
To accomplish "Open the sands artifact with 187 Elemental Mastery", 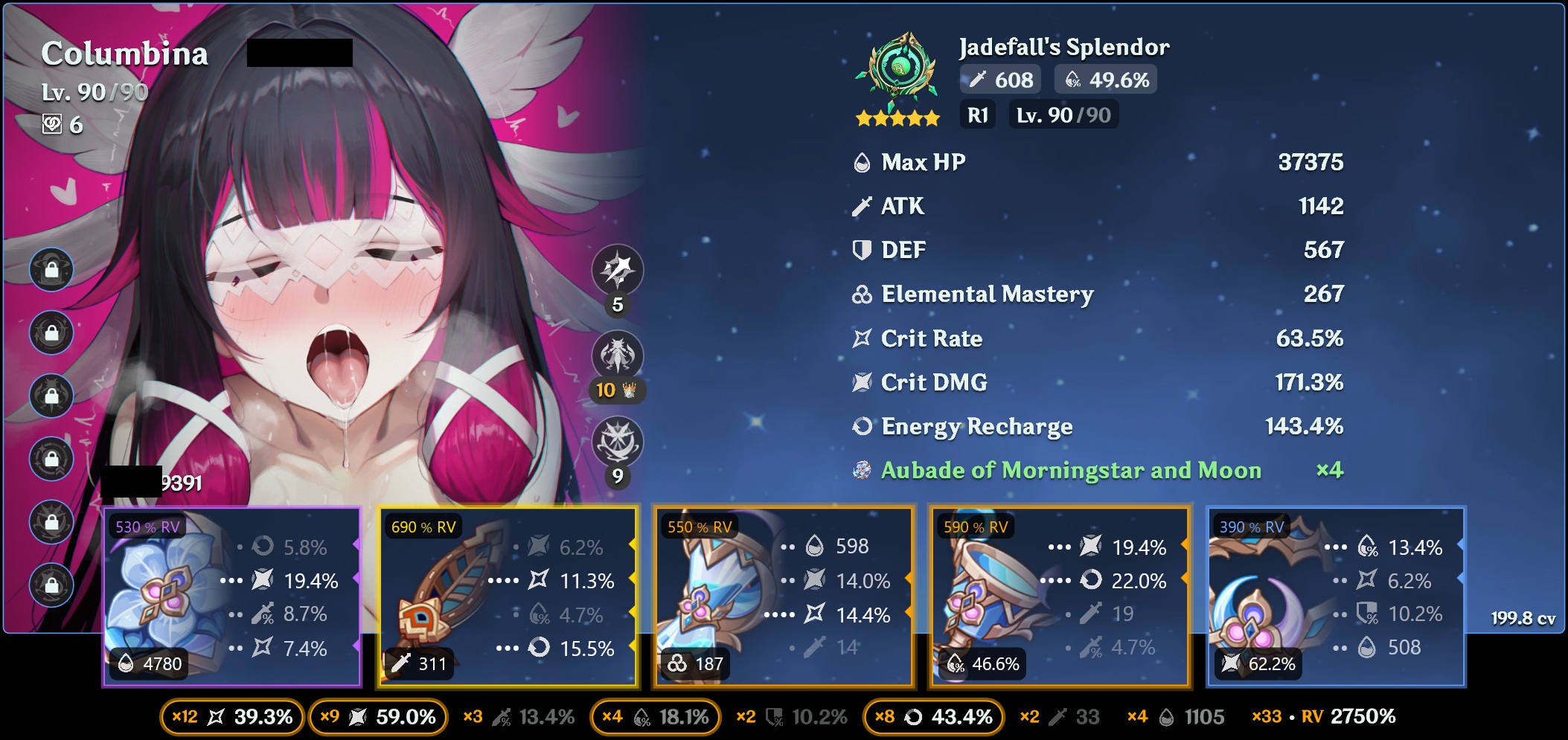I will (x=784, y=596).
